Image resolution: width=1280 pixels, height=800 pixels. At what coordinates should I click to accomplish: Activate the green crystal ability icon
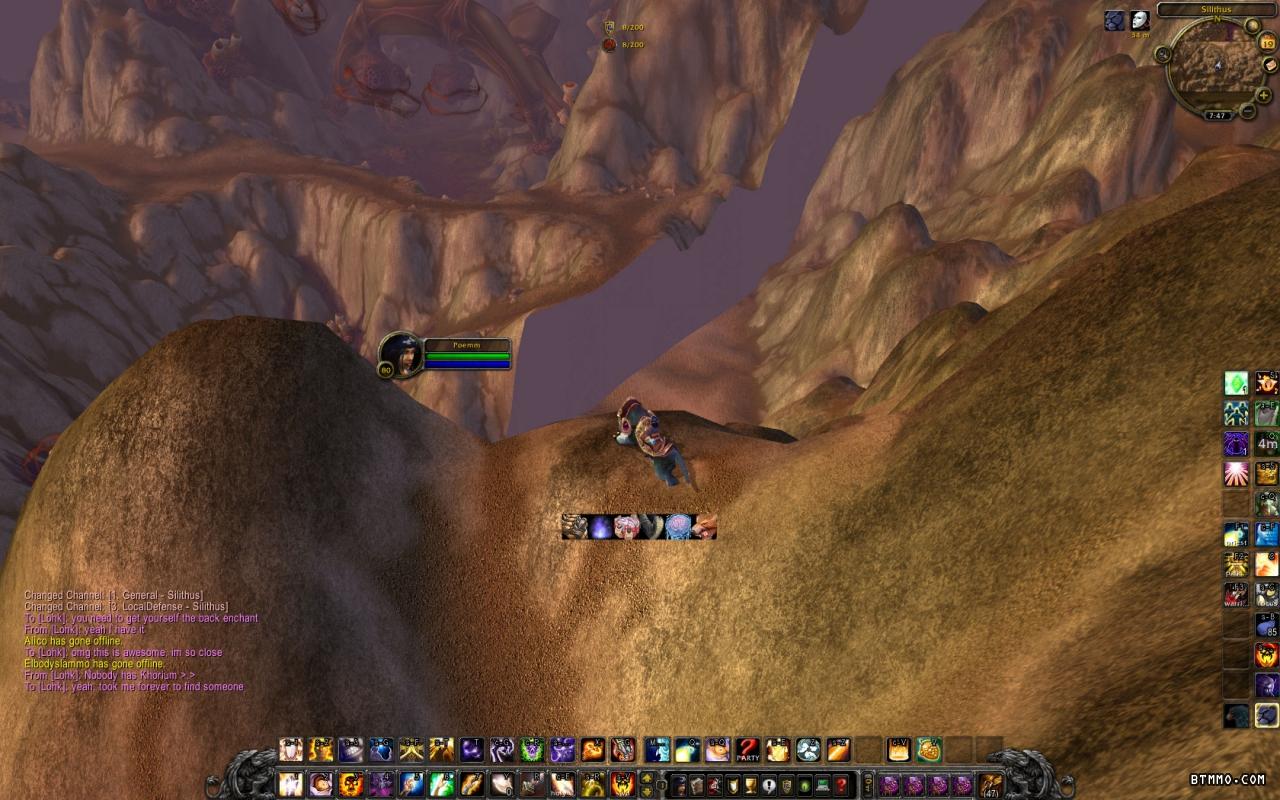point(1237,384)
